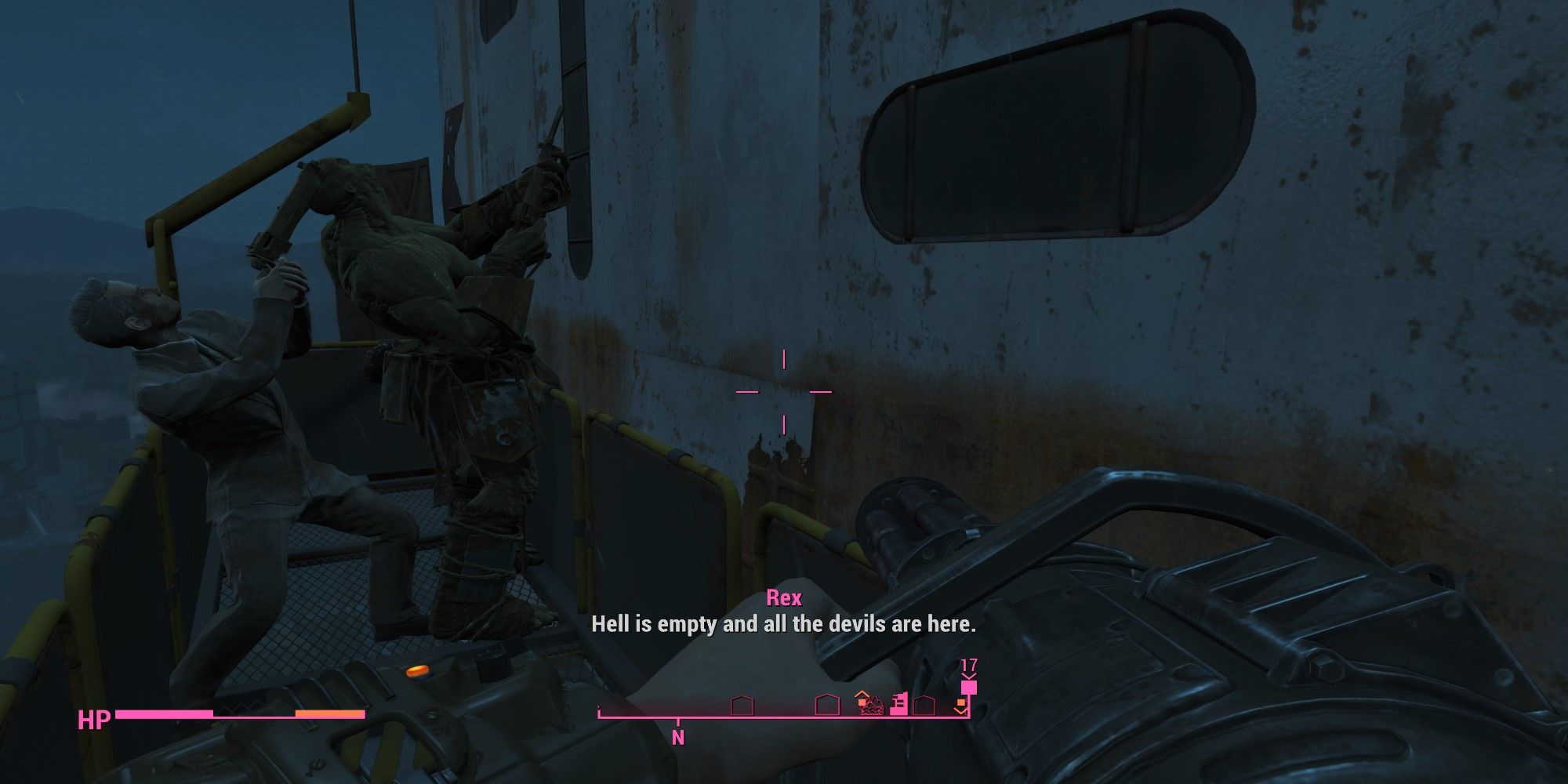
Task: Click the small orange marker under the enemy square
Action: pyautogui.click(x=962, y=702)
